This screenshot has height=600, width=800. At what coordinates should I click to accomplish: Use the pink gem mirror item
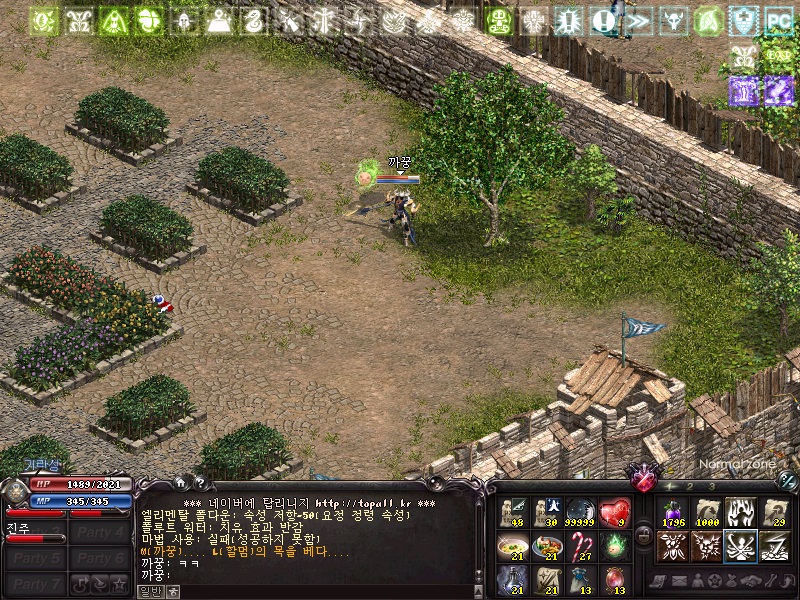(x=615, y=579)
